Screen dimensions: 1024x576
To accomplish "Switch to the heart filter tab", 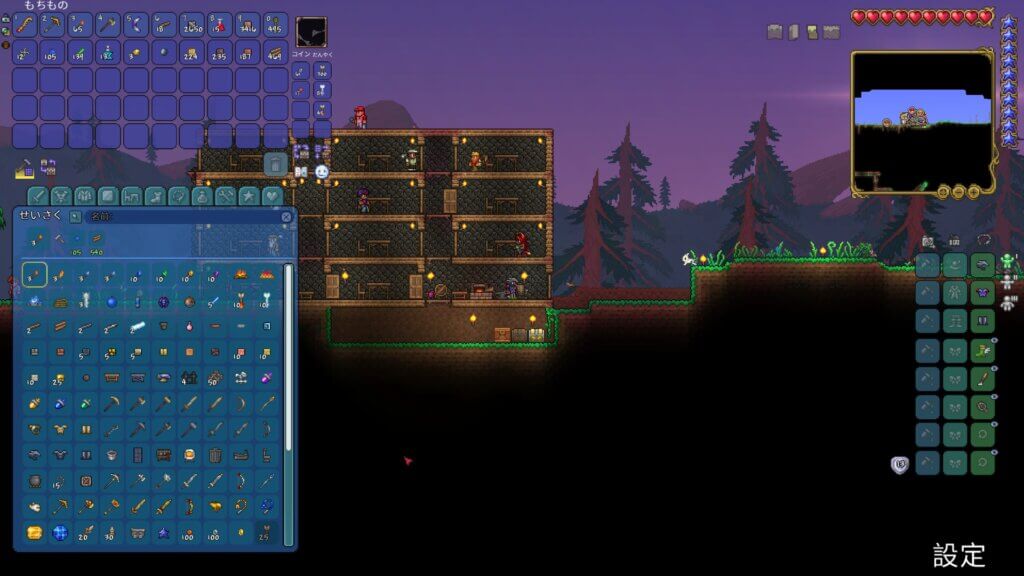I will (272, 196).
